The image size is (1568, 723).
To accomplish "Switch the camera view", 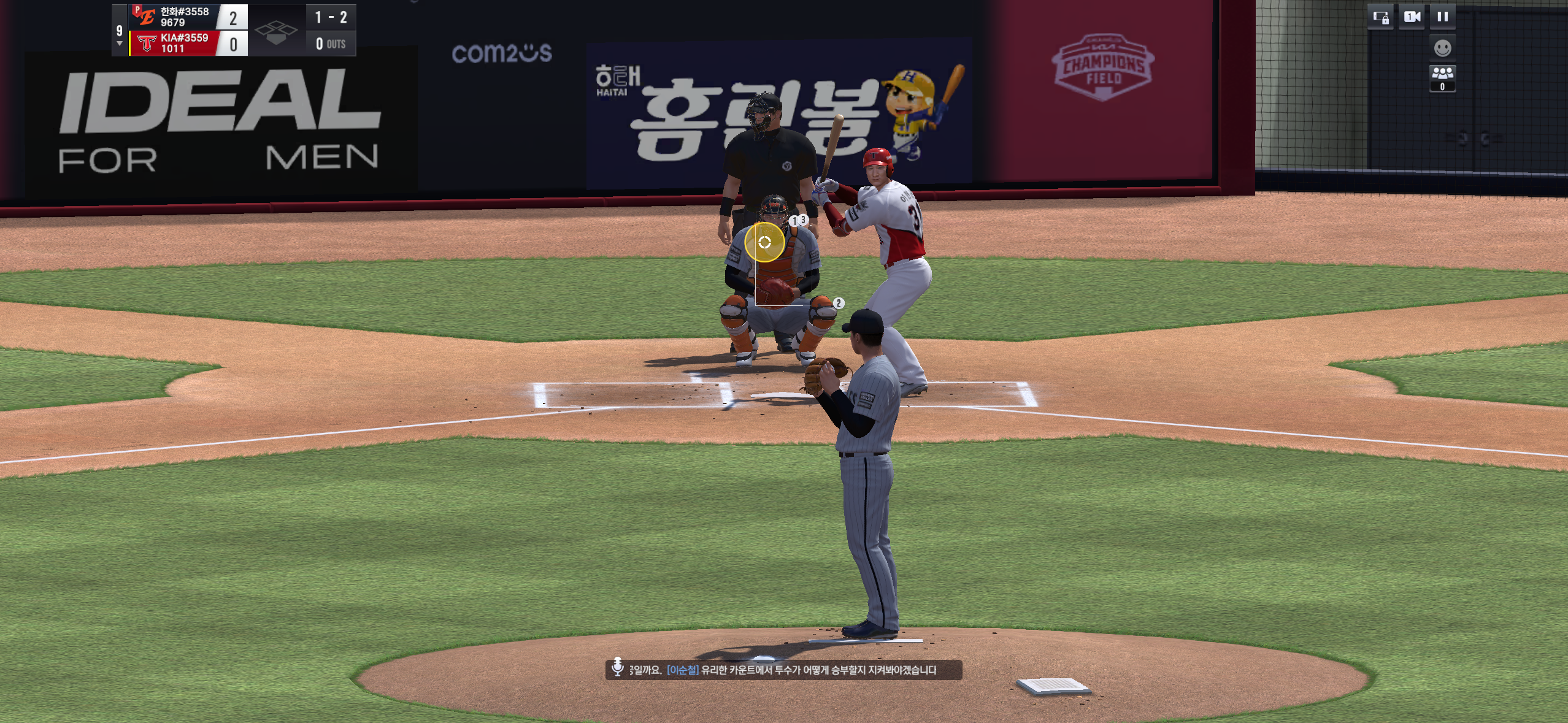I will coord(1412,17).
